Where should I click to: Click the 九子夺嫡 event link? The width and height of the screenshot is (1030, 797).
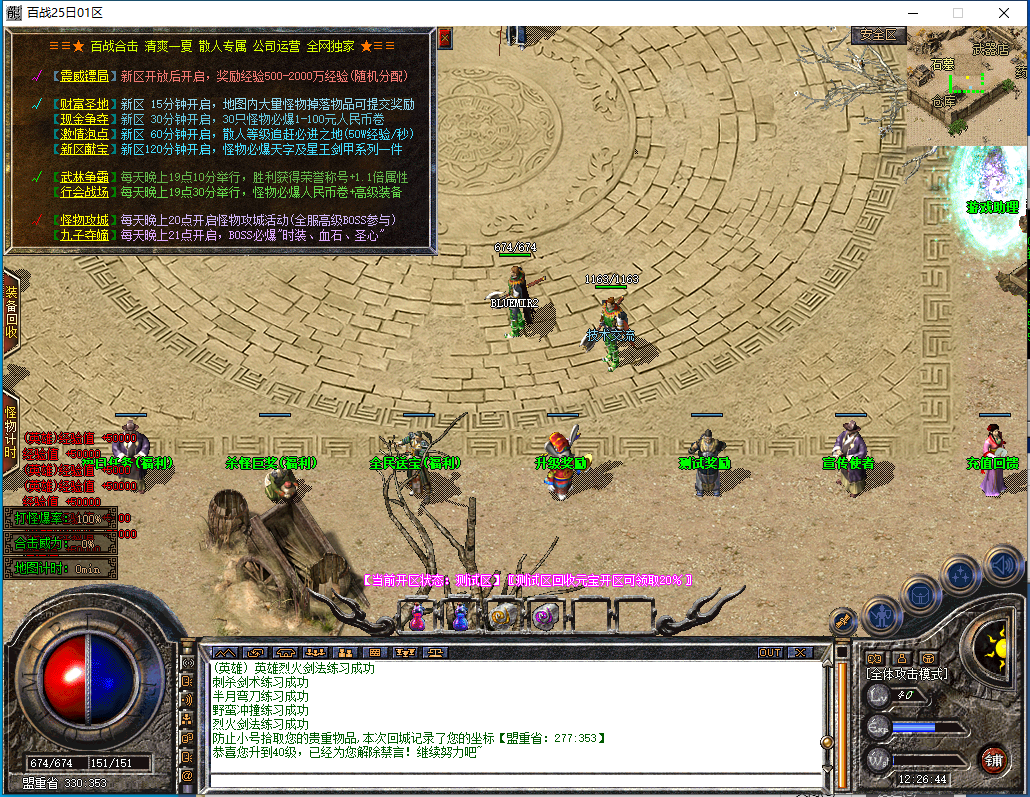[83, 235]
